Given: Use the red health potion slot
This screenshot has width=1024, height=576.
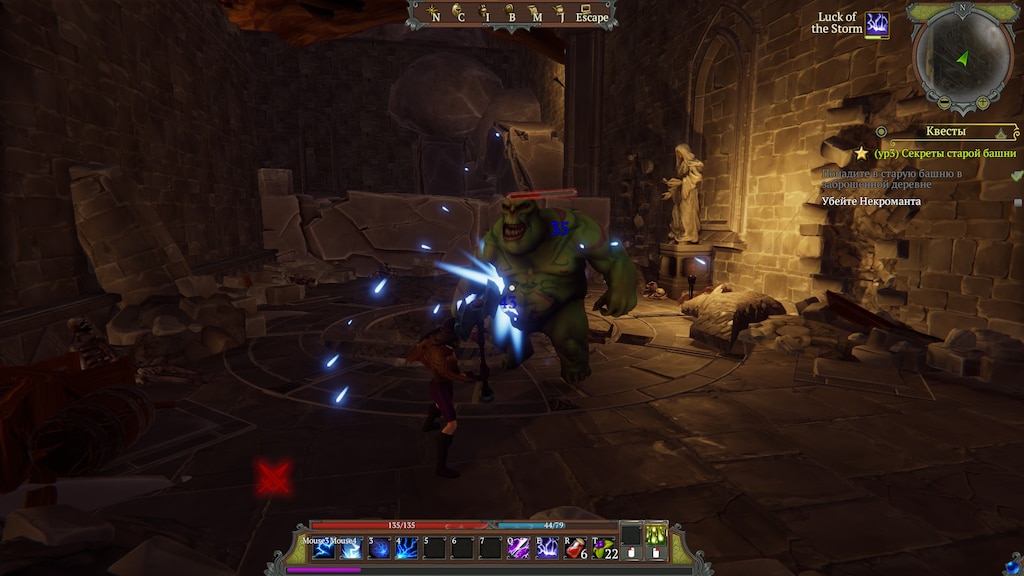Looking at the screenshot, I should pyautogui.click(x=575, y=549).
